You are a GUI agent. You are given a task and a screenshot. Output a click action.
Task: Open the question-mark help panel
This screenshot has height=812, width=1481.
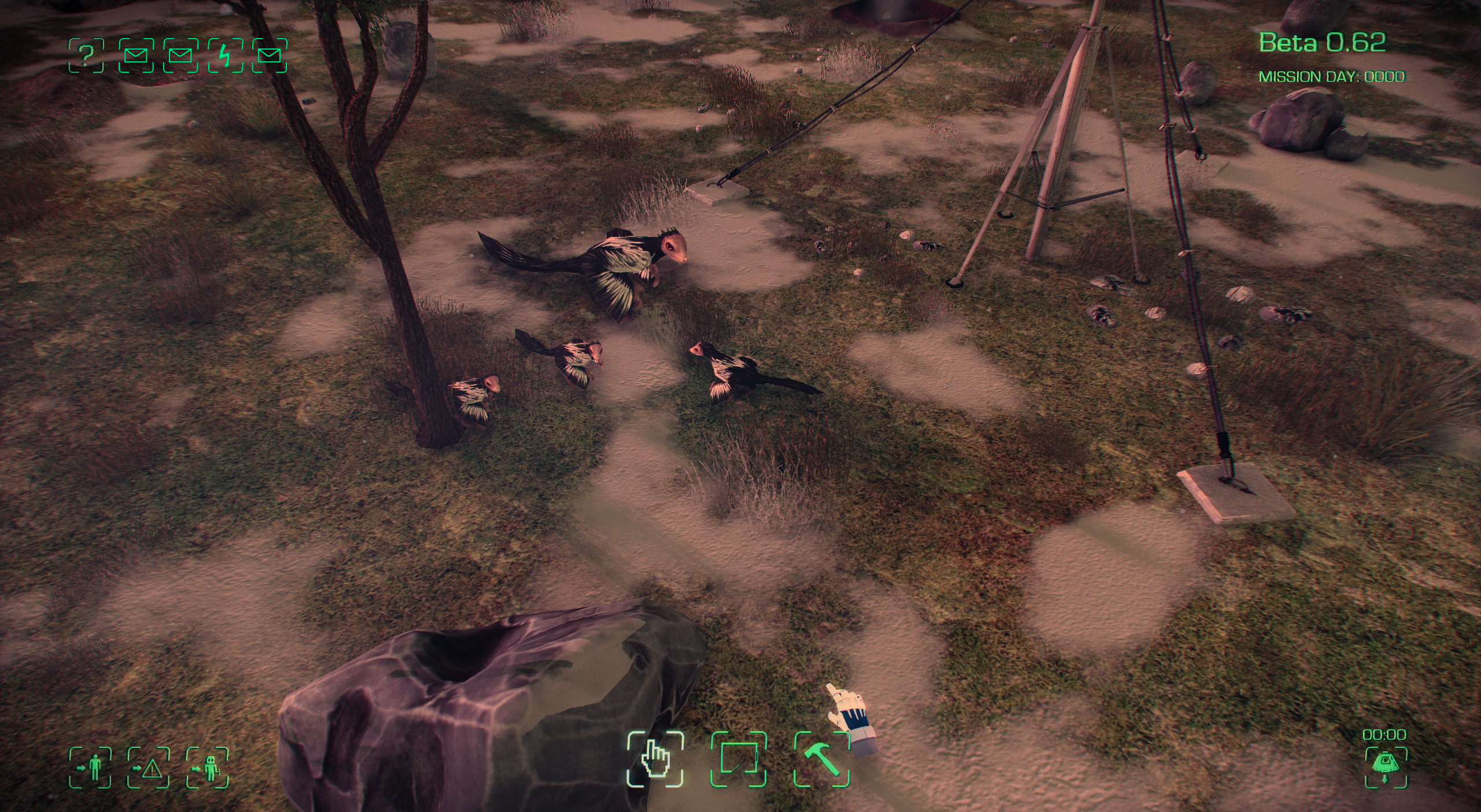click(86, 54)
